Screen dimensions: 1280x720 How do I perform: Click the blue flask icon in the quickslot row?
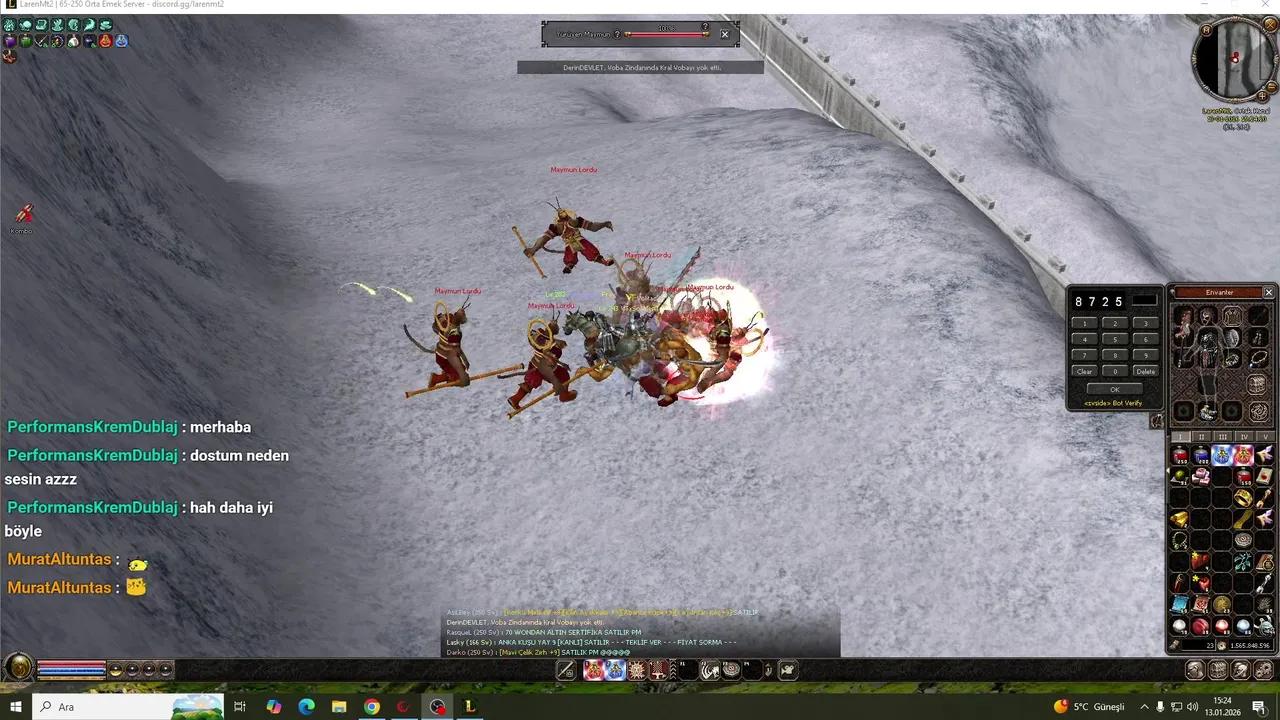[x=121, y=41]
